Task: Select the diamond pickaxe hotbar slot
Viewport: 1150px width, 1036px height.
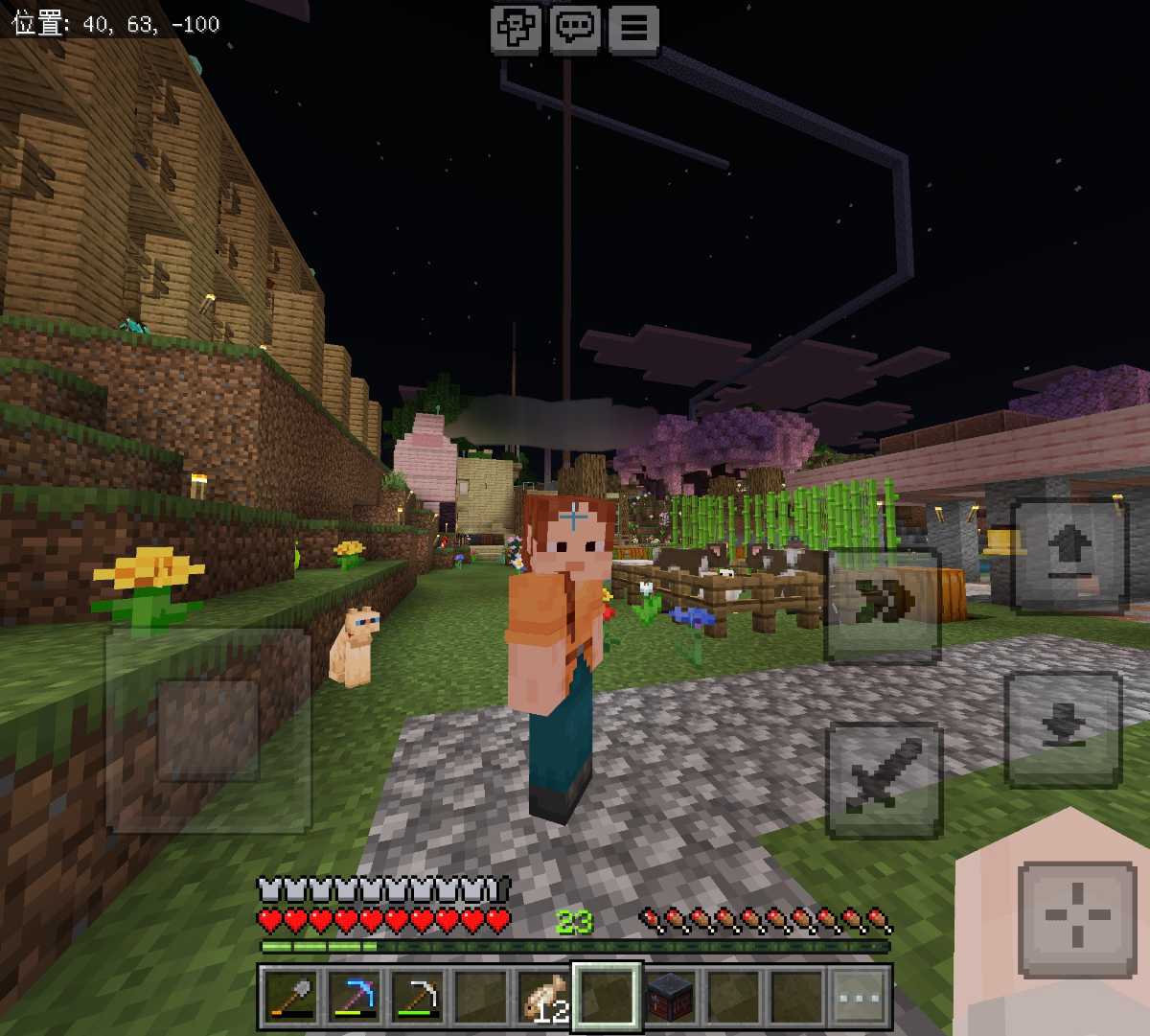Action: pyautogui.click(x=354, y=997)
